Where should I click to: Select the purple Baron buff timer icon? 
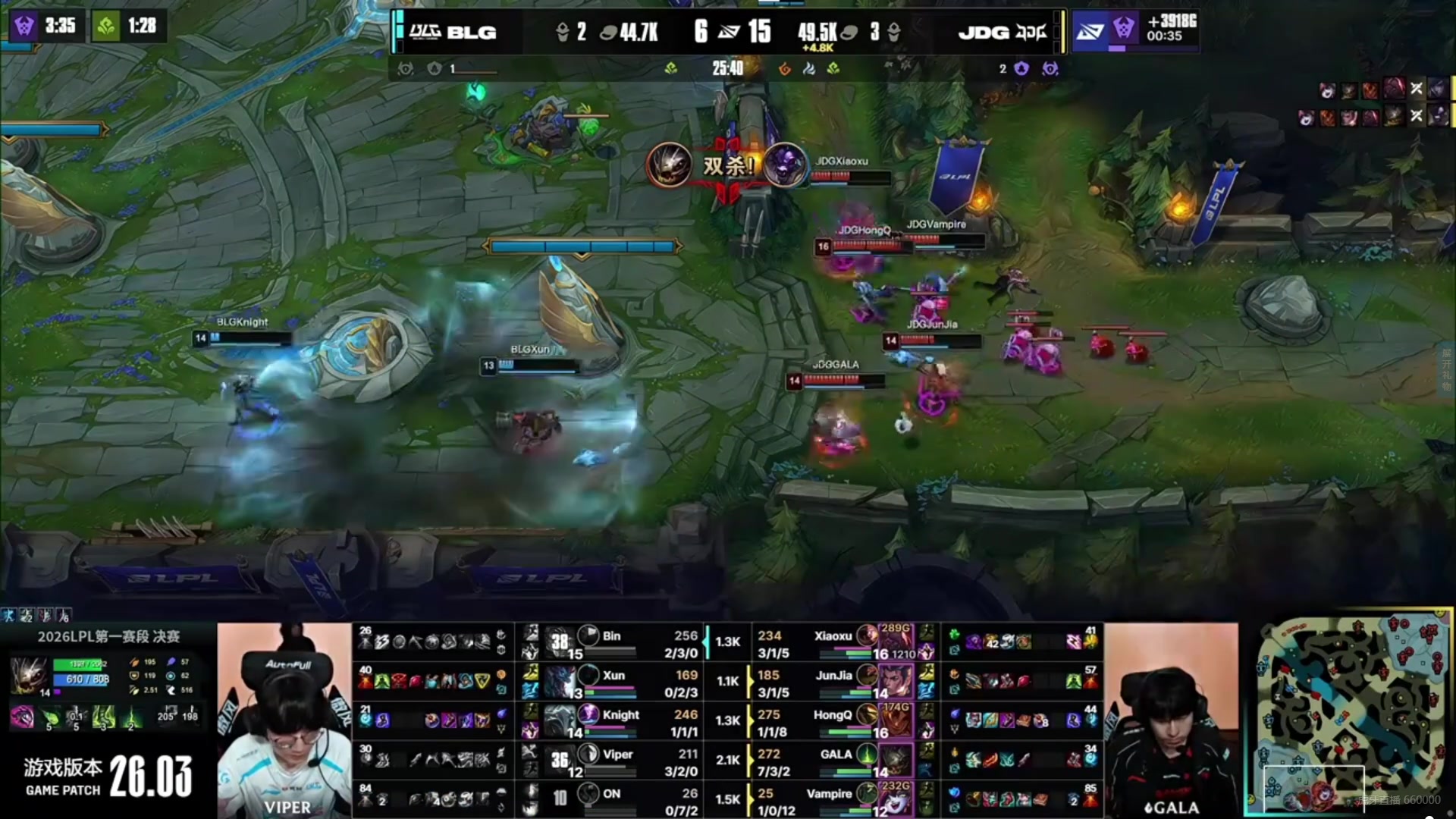coord(24,26)
